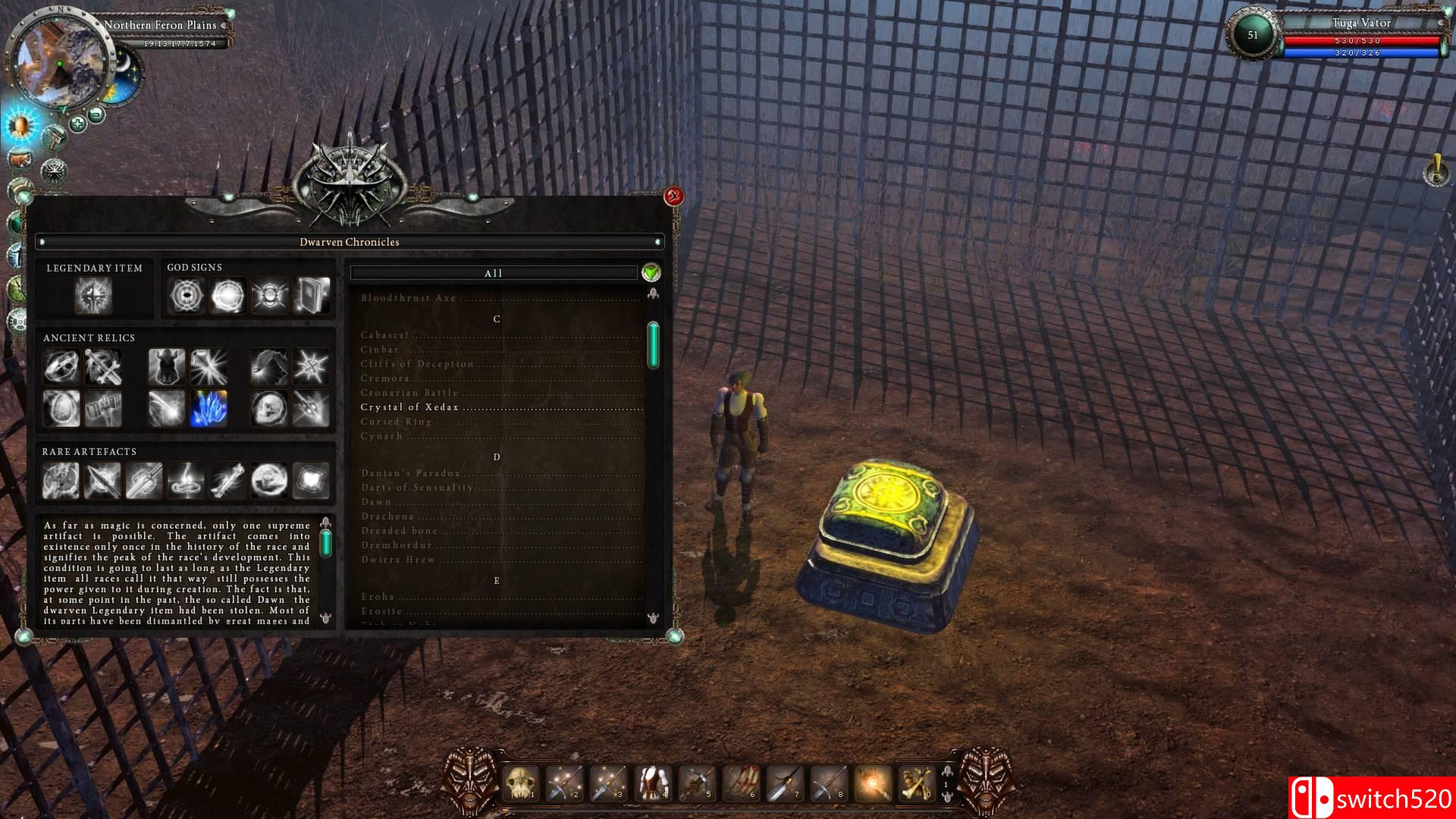This screenshot has width=1456, height=819.
Task: Zoom in the minimap with plus button
Action: (77, 123)
